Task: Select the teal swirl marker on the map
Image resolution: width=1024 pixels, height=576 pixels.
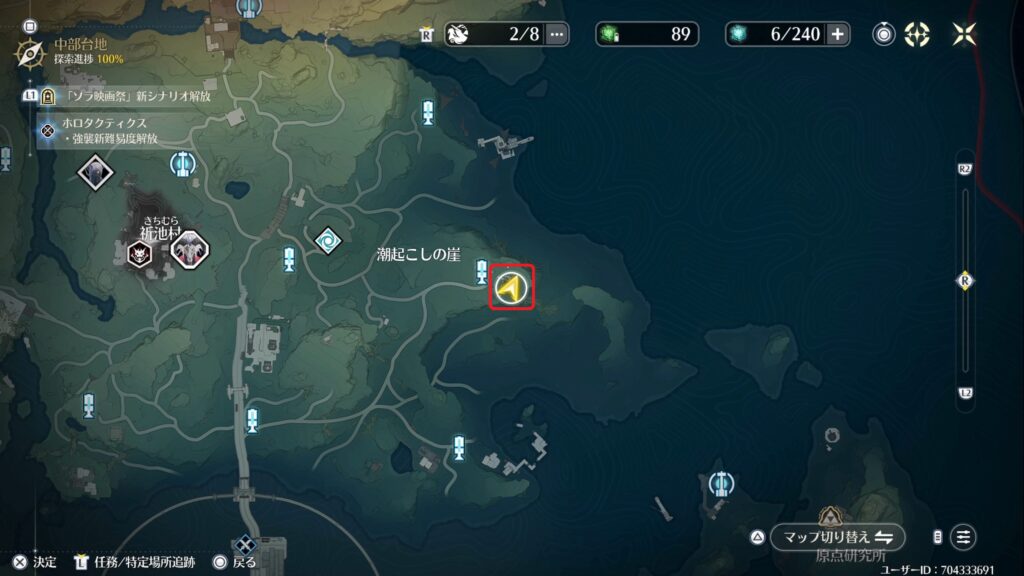Action: pyautogui.click(x=327, y=240)
